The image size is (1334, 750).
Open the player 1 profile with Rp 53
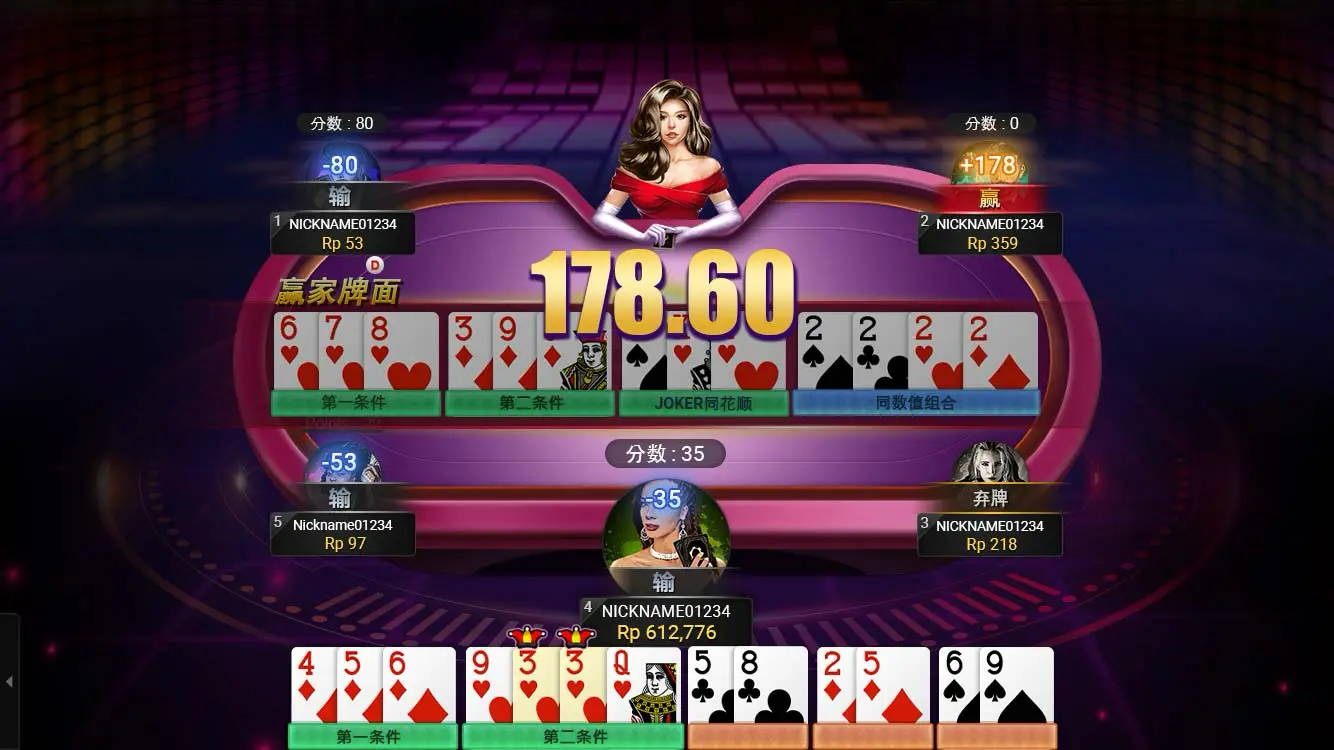[x=342, y=233]
